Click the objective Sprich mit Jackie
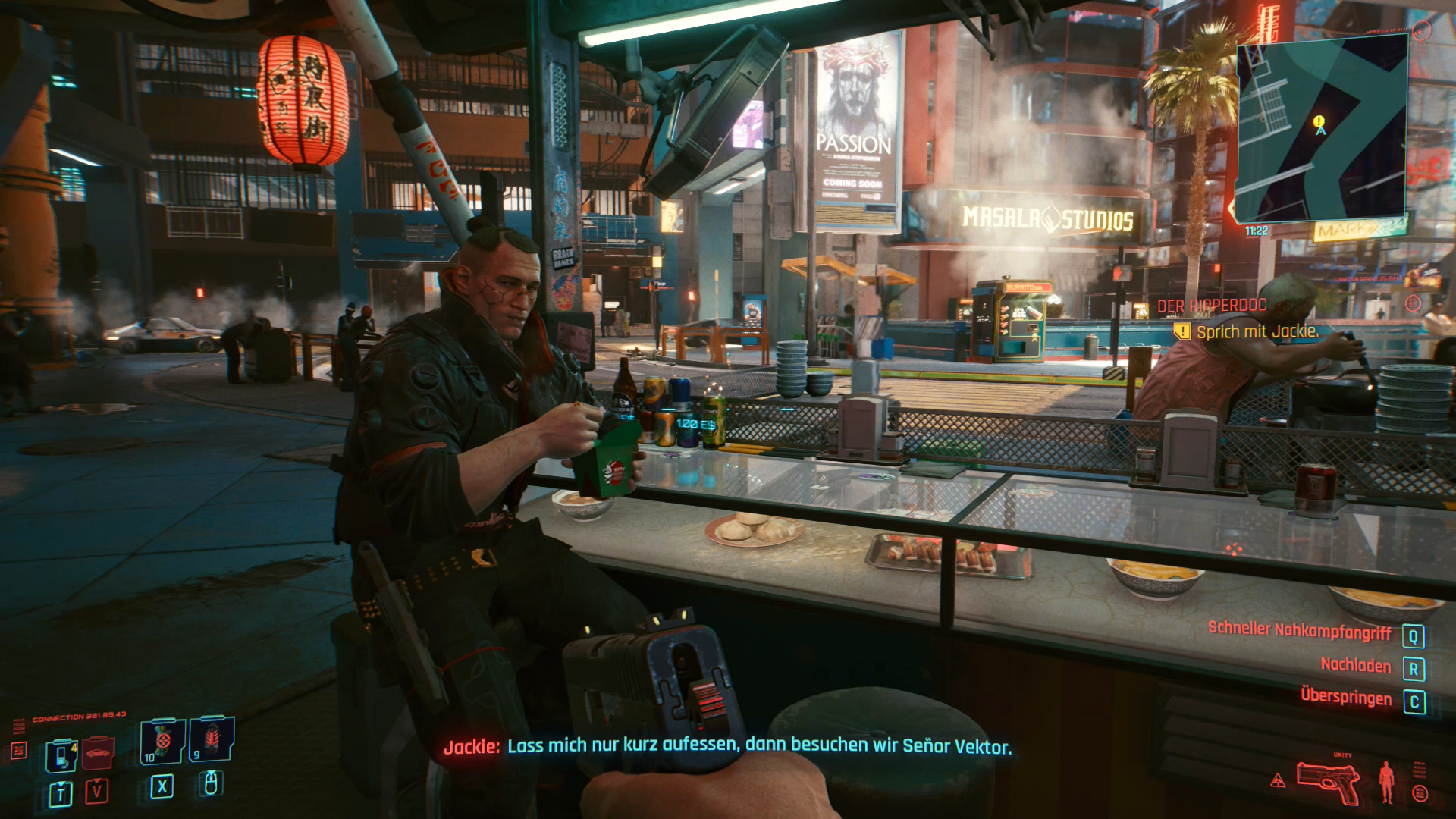Screen dimensions: 1456x819 pyautogui.click(x=1257, y=331)
